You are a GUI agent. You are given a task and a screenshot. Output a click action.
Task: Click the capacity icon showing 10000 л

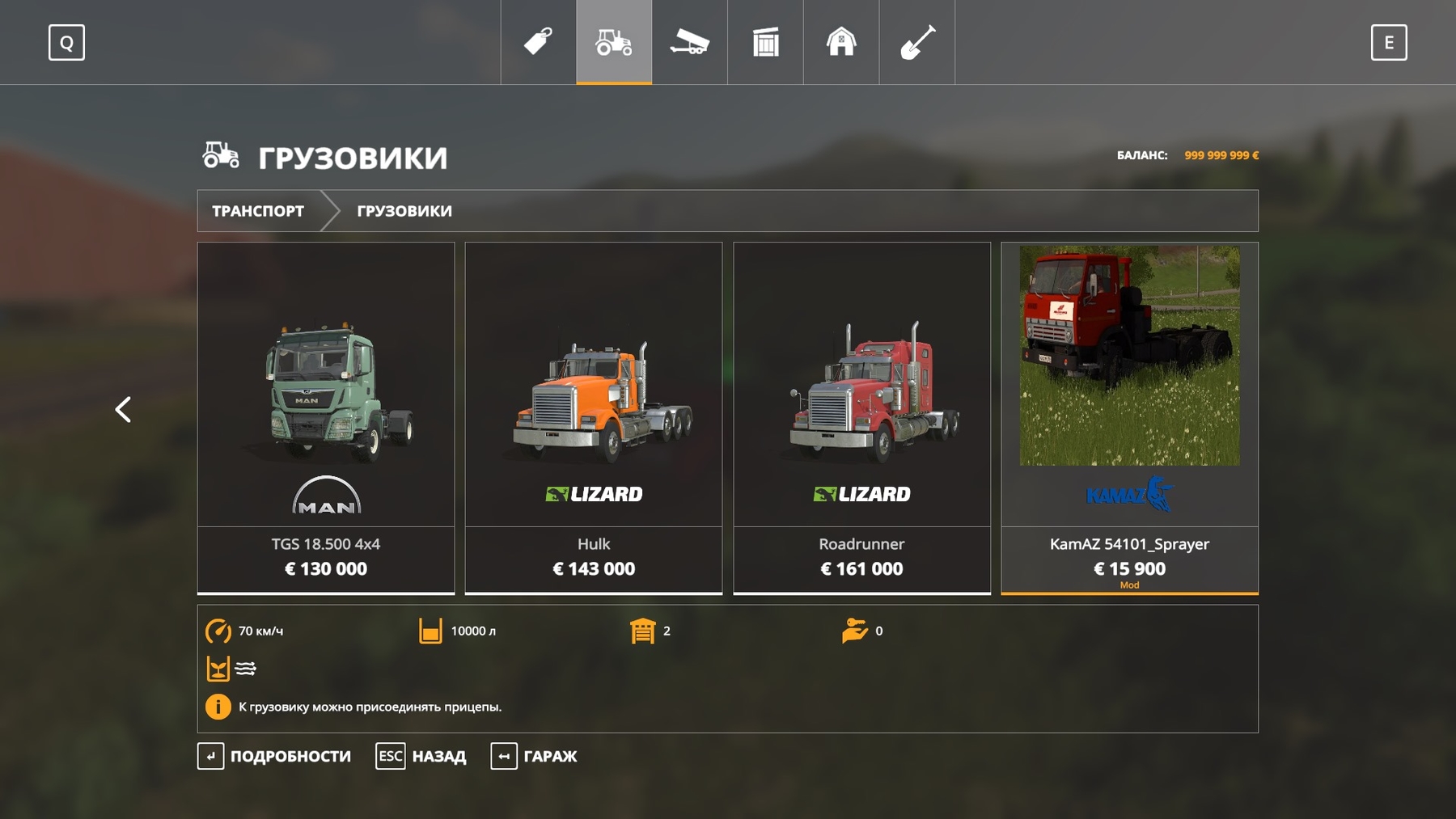click(430, 631)
